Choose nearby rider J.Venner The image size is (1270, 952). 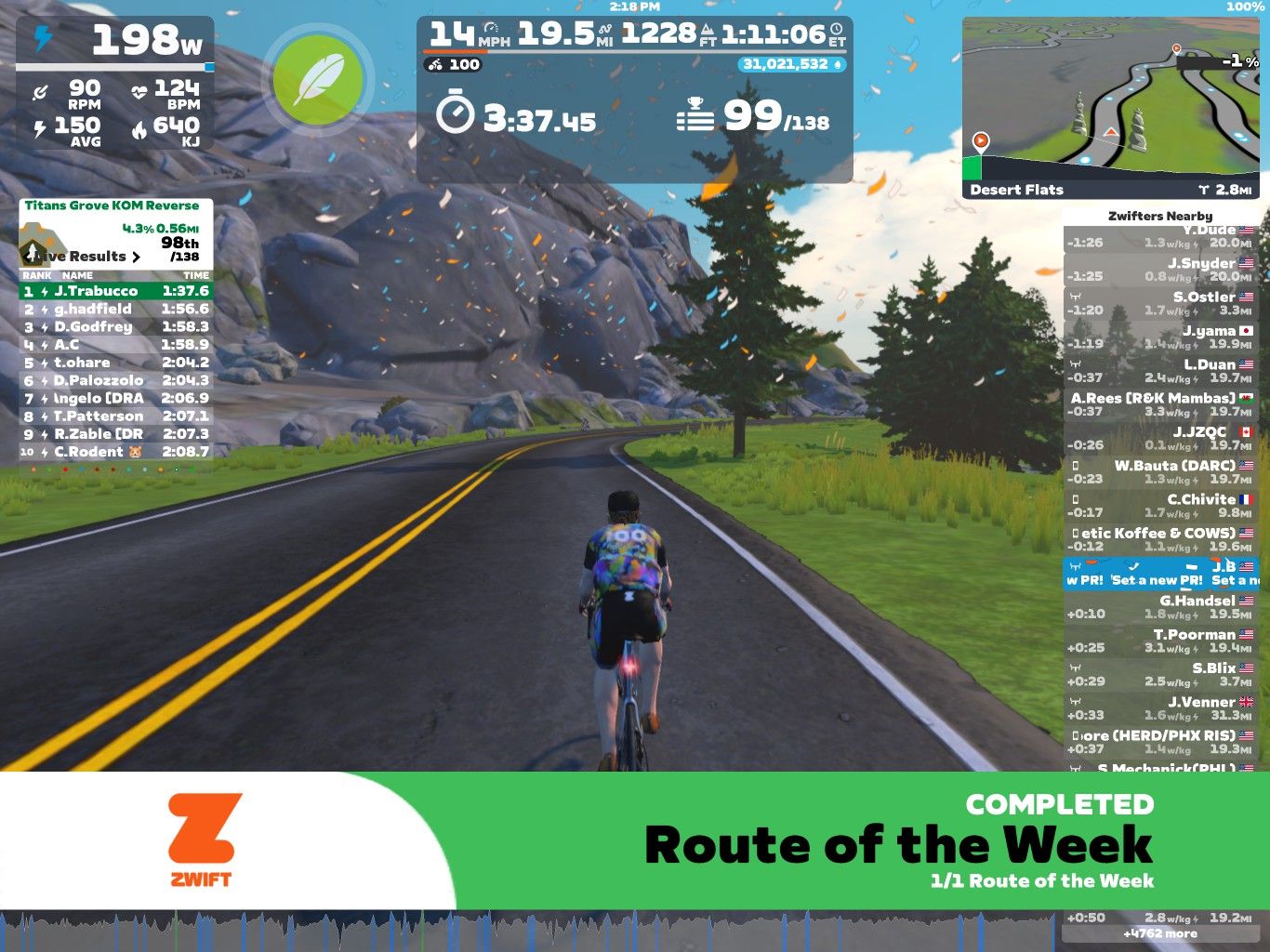(x=1159, y=708)
